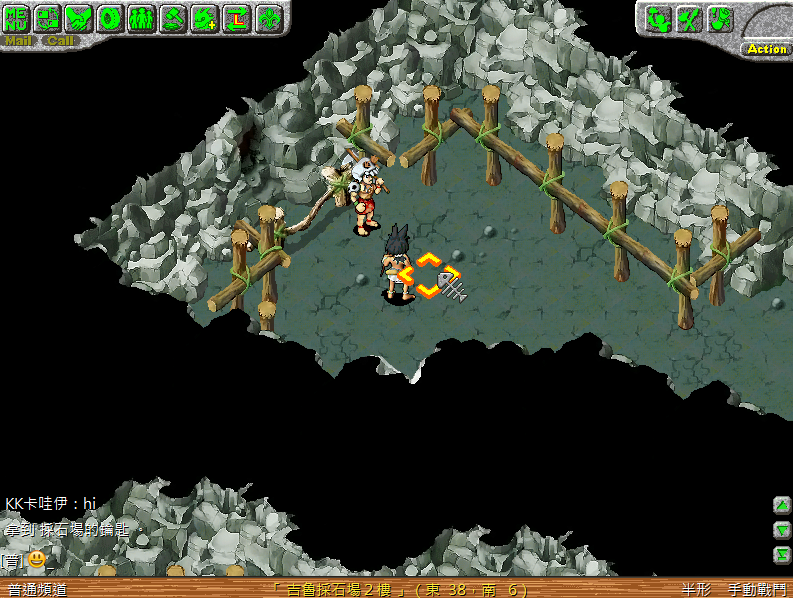This screenshot has height=598, width=793.
Task: Open the item trade icon with swap arrows
Action: [x=48, y=18]
